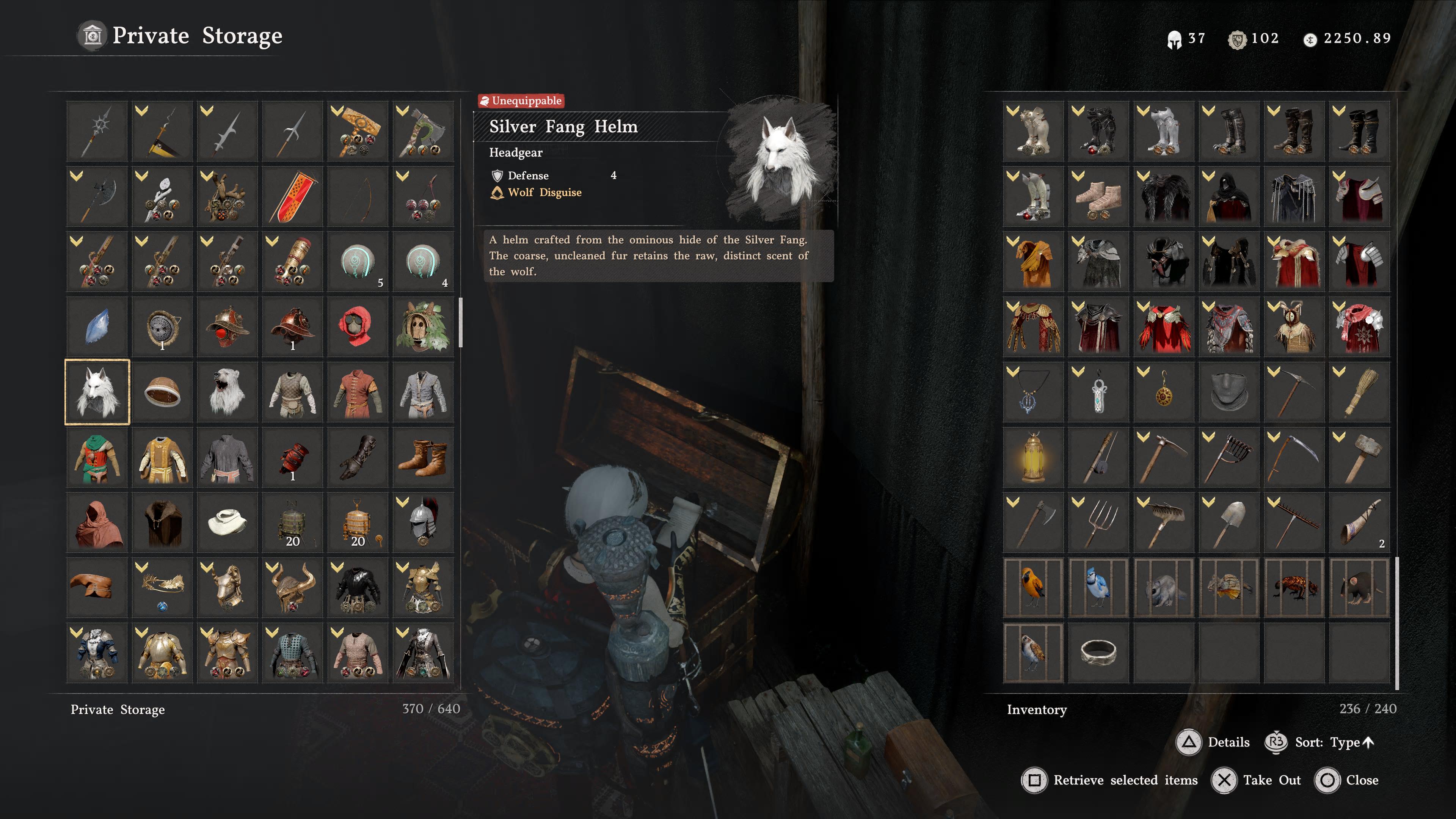Pick the sledgehammer tool in inventory

coord(1359,457)
